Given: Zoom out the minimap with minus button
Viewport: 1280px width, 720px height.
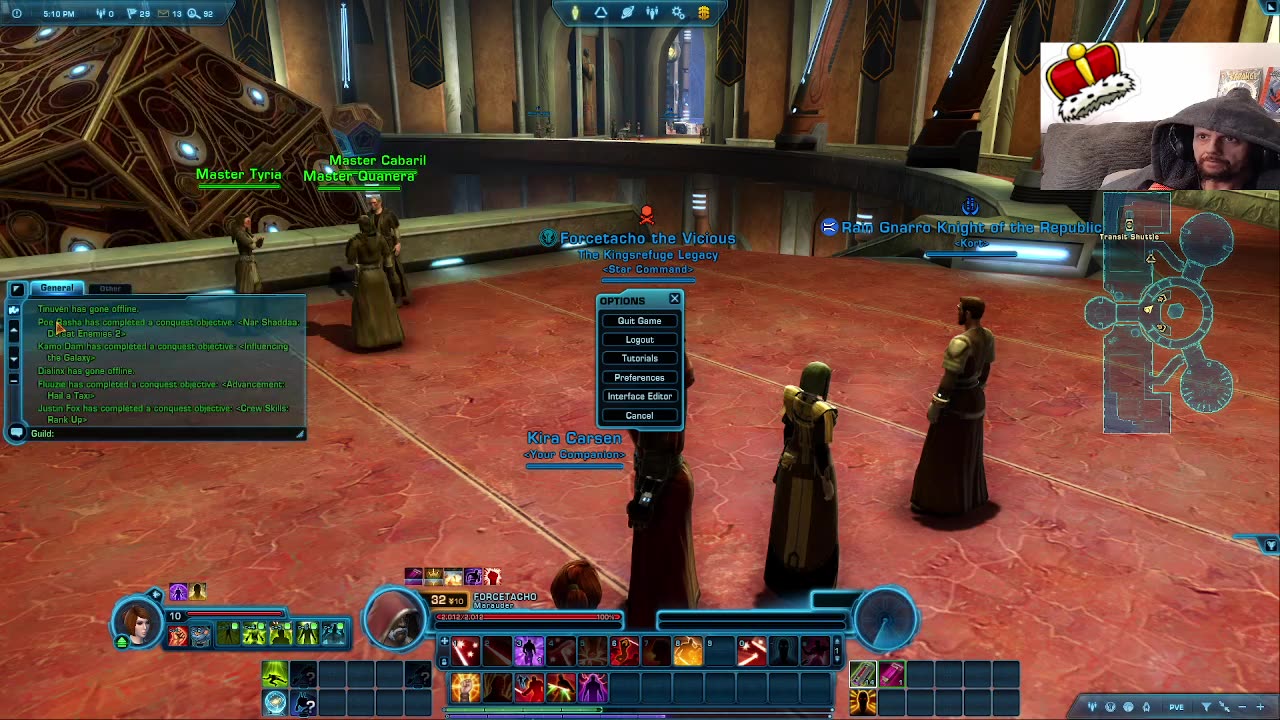Looking at the screenshot, I should 1240,707.
